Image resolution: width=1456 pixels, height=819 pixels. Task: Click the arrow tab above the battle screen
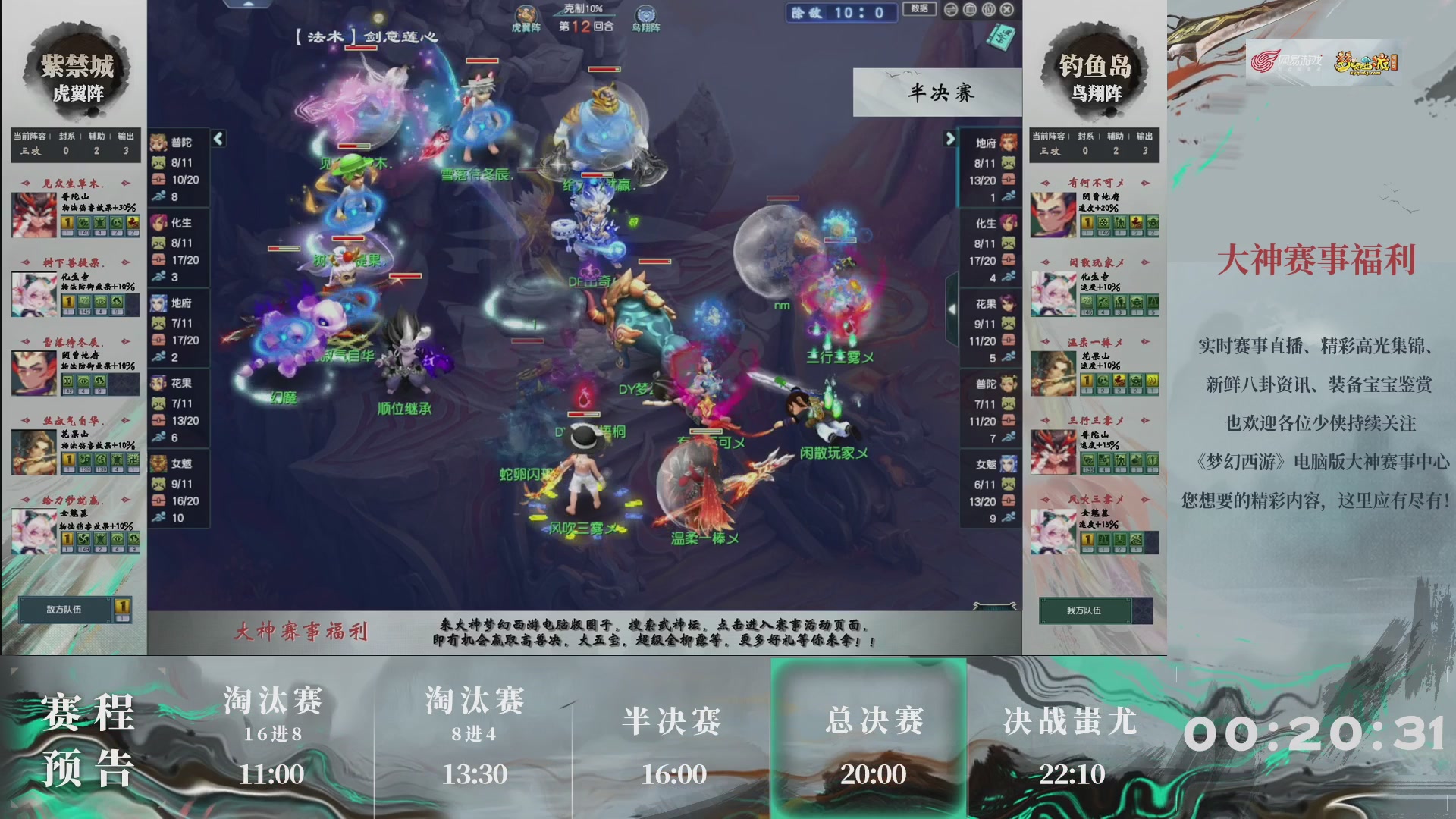(250, 5)
